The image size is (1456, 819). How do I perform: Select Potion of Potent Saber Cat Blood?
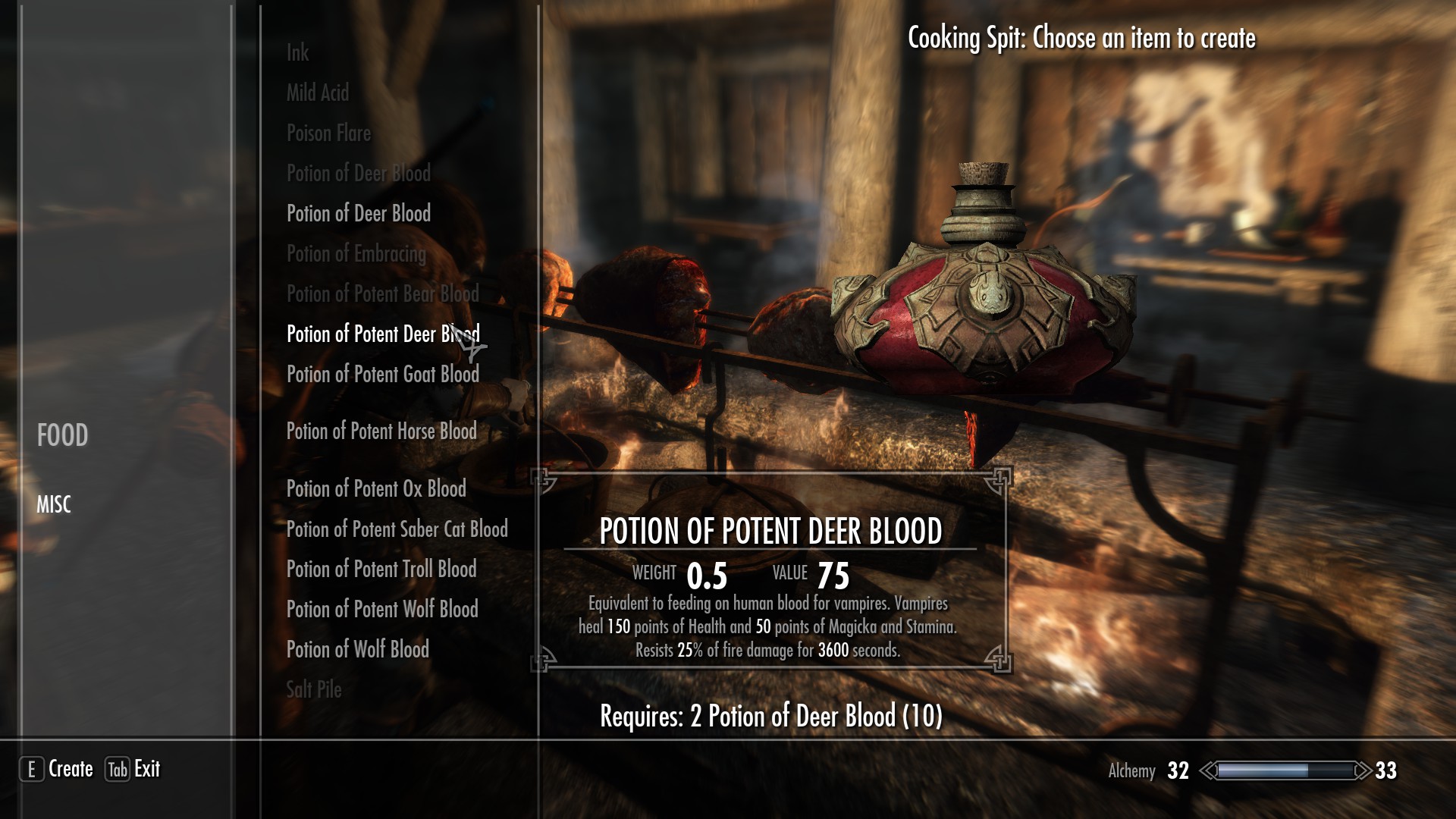pyautogui.click(x=397, y=529)
